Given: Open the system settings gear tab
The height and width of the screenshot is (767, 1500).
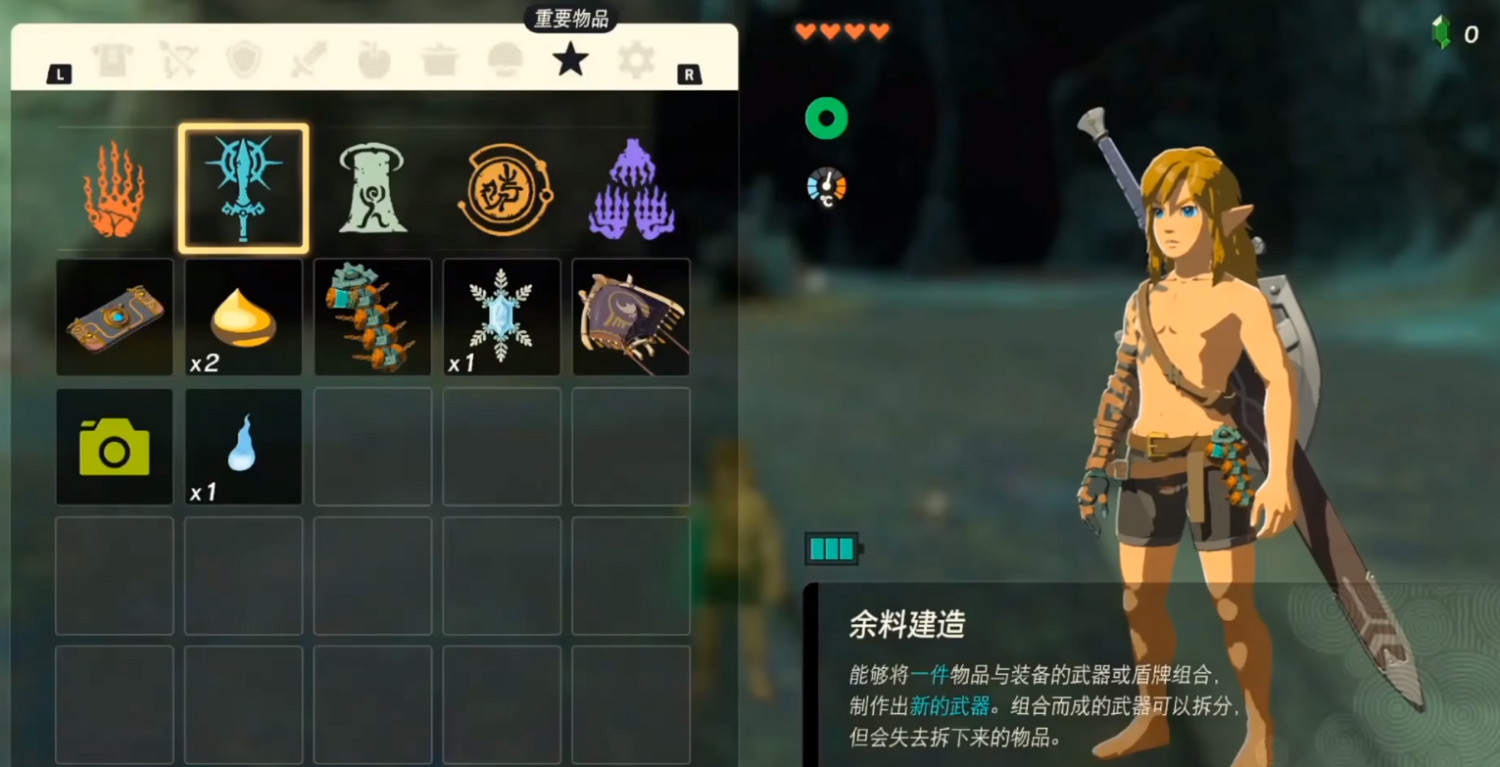Looking at the screenshot, I should click(635, 58).
